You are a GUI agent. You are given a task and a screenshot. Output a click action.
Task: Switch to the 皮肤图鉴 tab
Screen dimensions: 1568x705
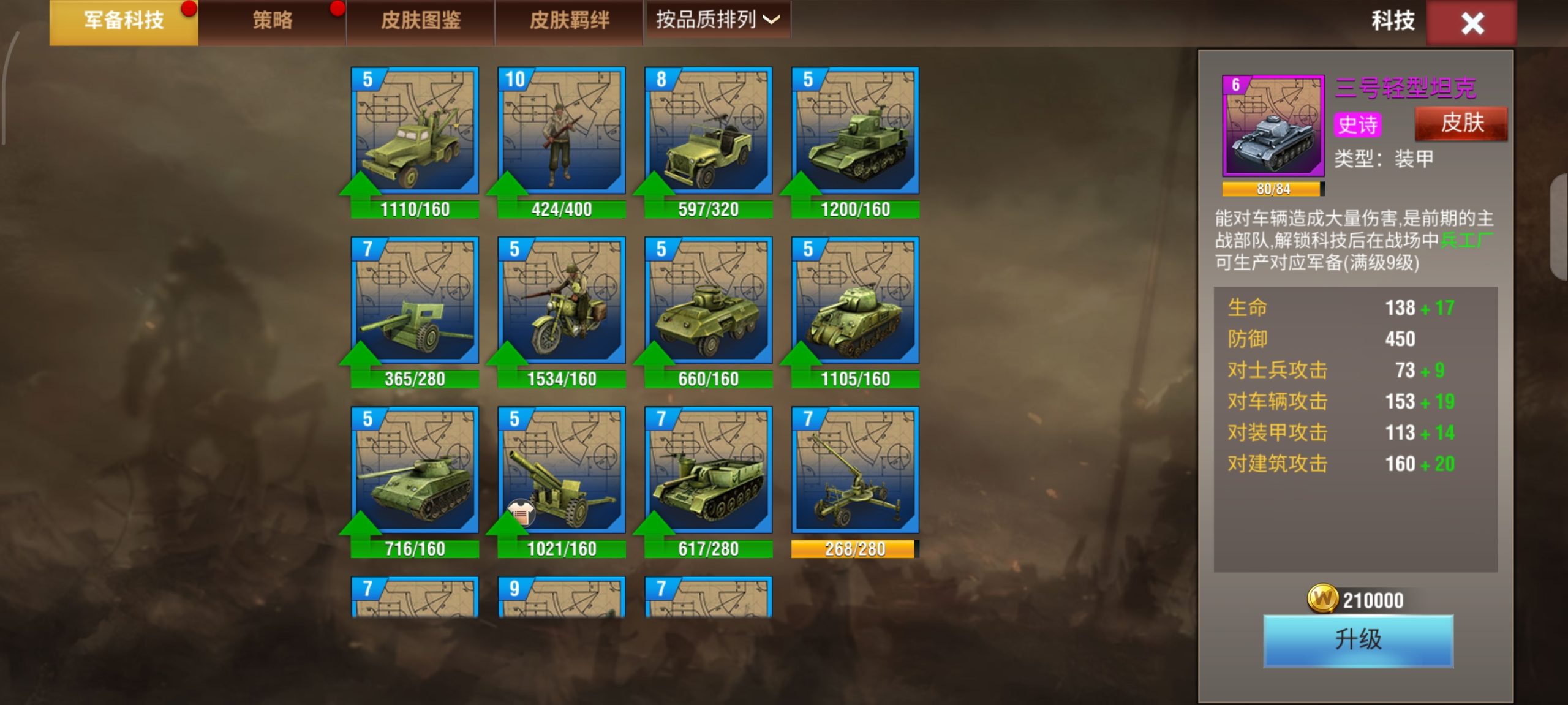click(420, 21)
